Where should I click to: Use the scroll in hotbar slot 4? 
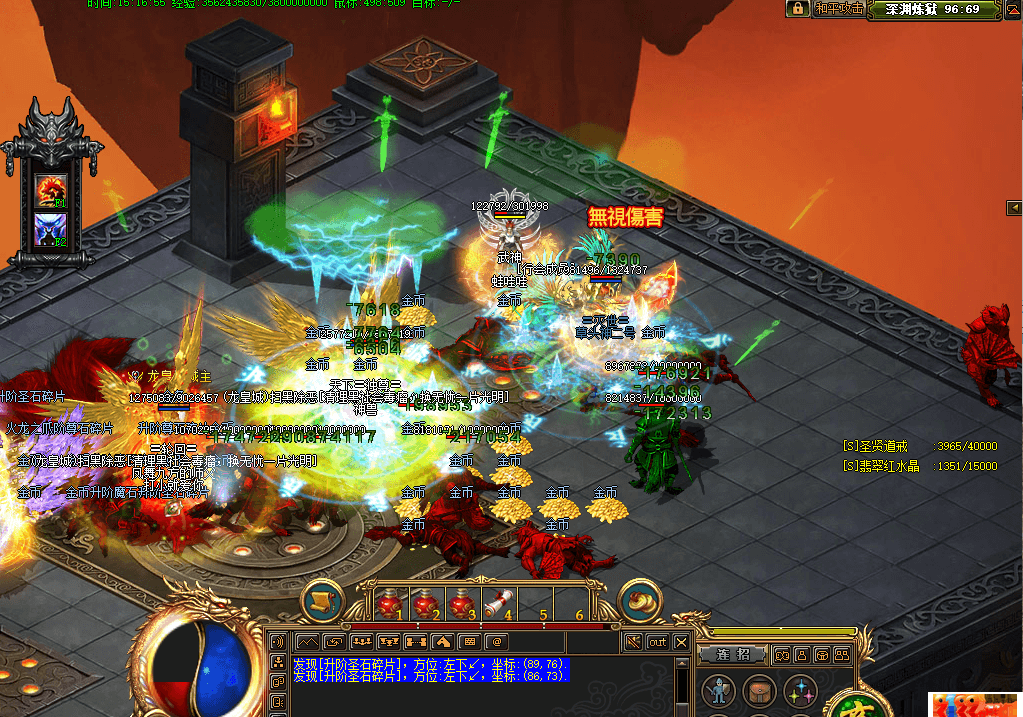tap(497, 604)
